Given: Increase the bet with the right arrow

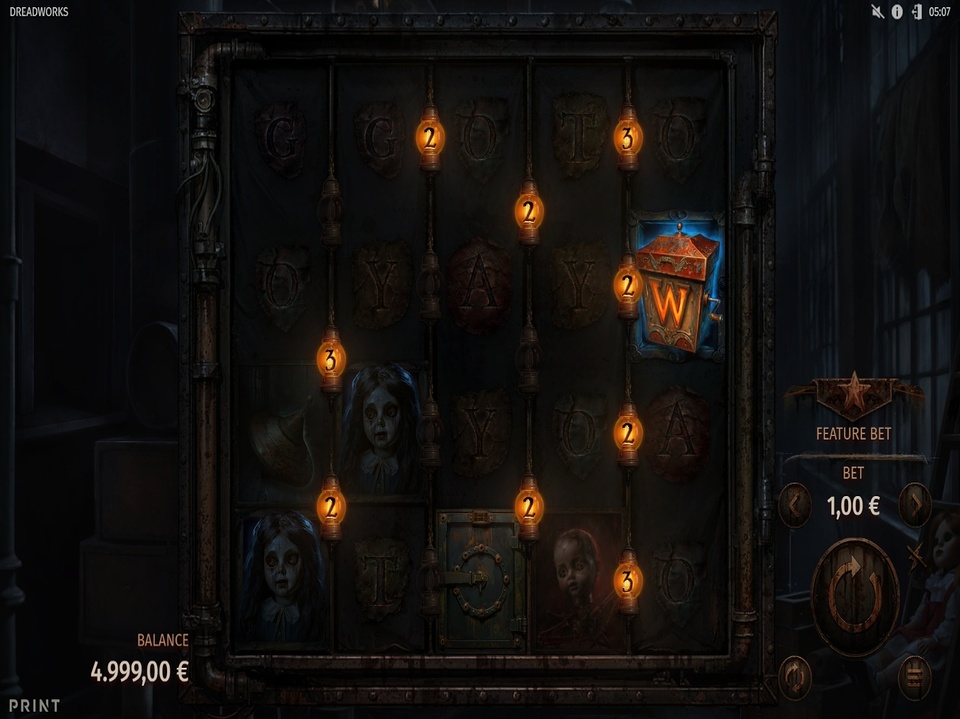Looking at the screenshot, I should (914, 505).
